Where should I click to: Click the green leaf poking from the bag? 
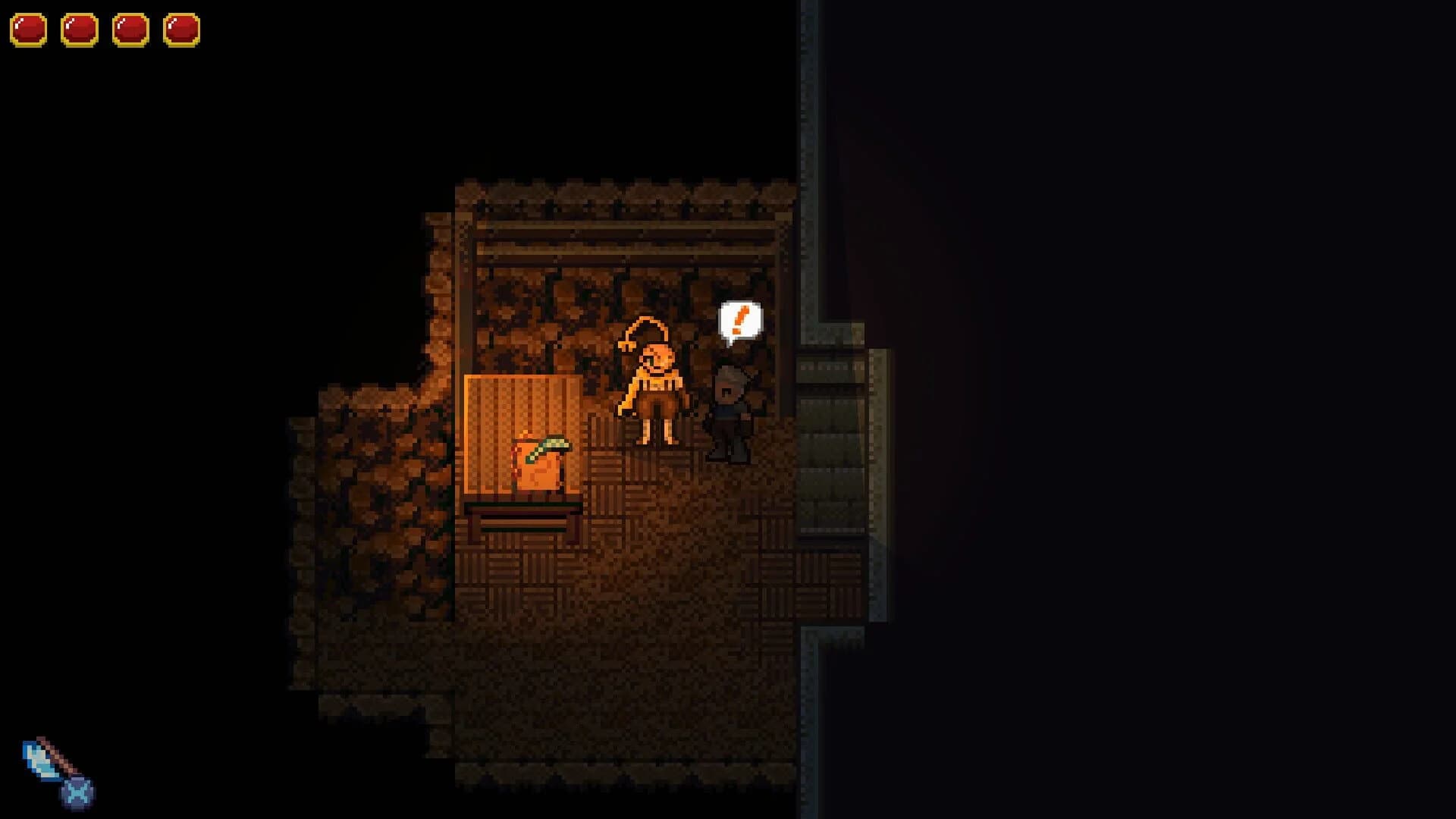pos(554,444)
